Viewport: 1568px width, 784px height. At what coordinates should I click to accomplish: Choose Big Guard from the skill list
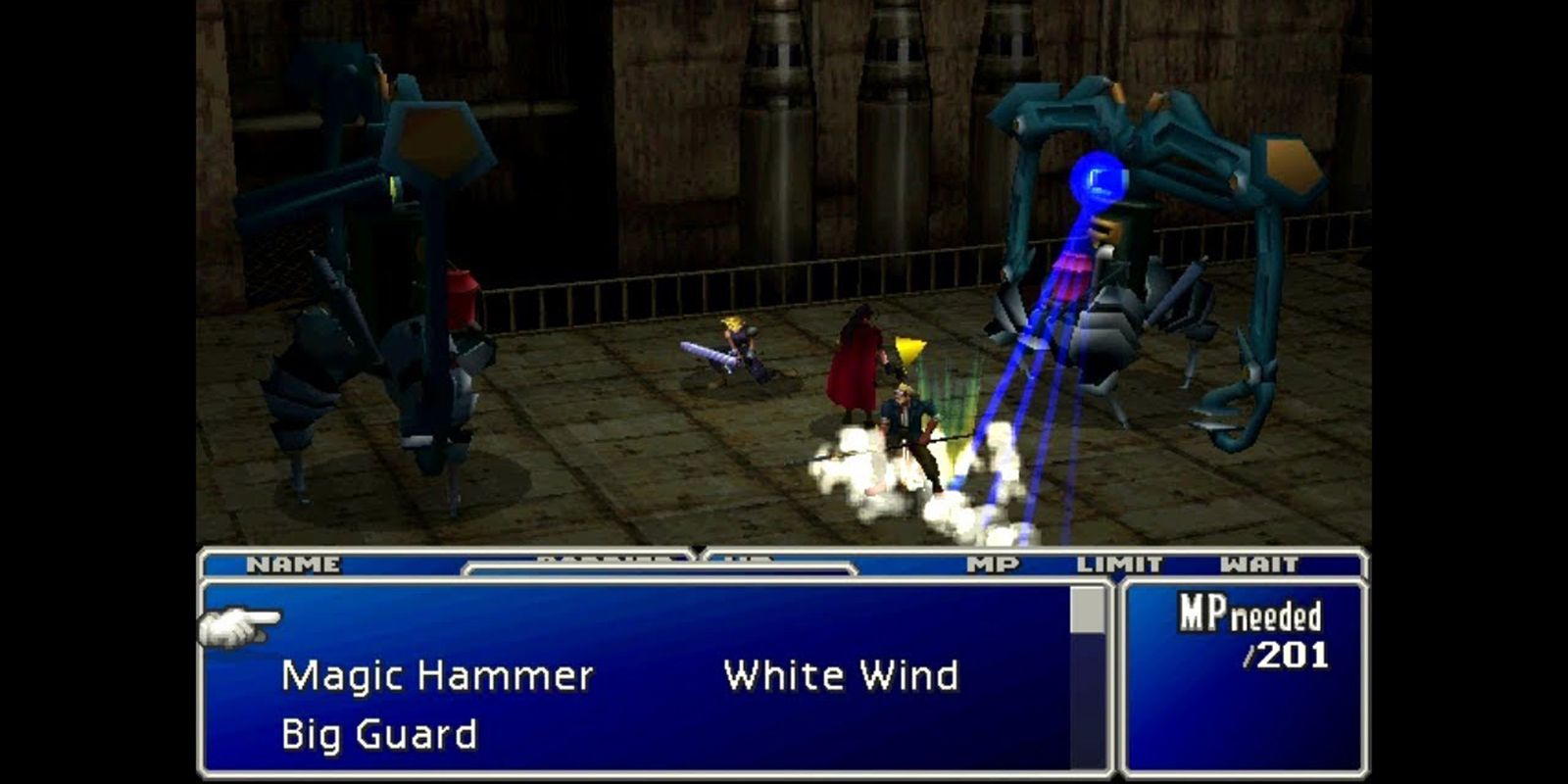(380, 735)
